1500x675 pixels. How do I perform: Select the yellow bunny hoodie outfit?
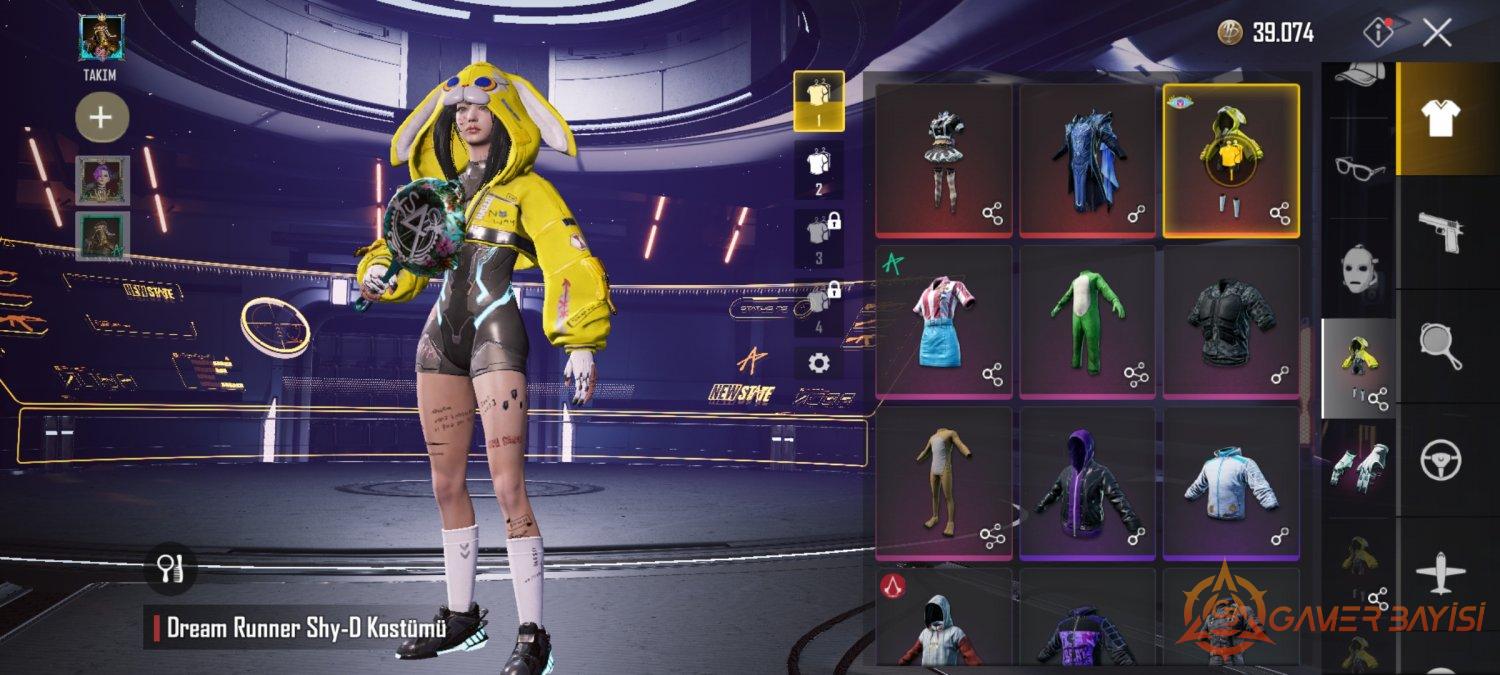click(x=1231, y=160)
